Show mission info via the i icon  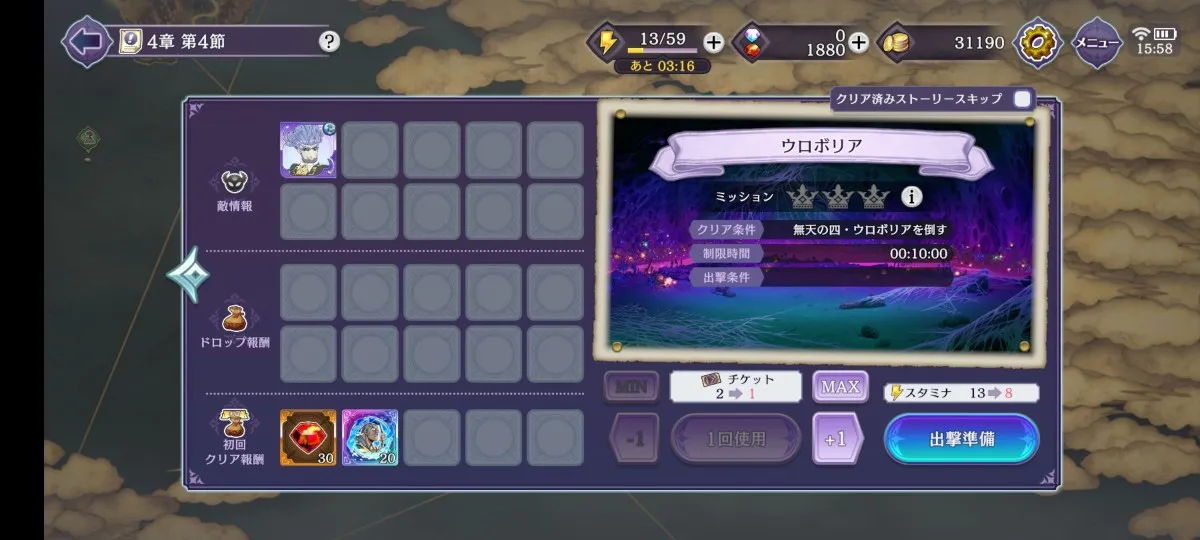911,197
